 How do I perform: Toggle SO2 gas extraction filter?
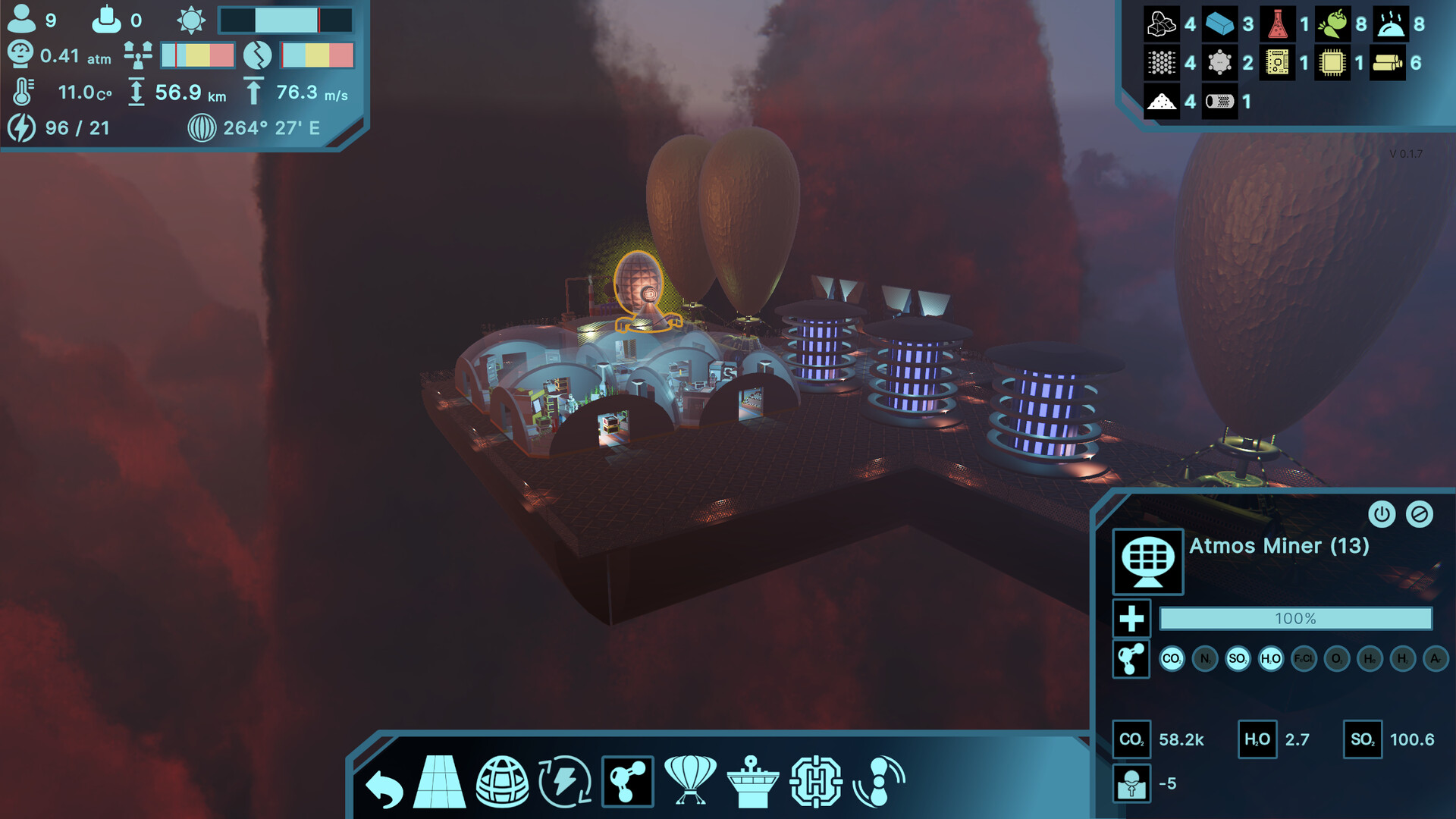pyautogui.click(x=1238, y=658)
